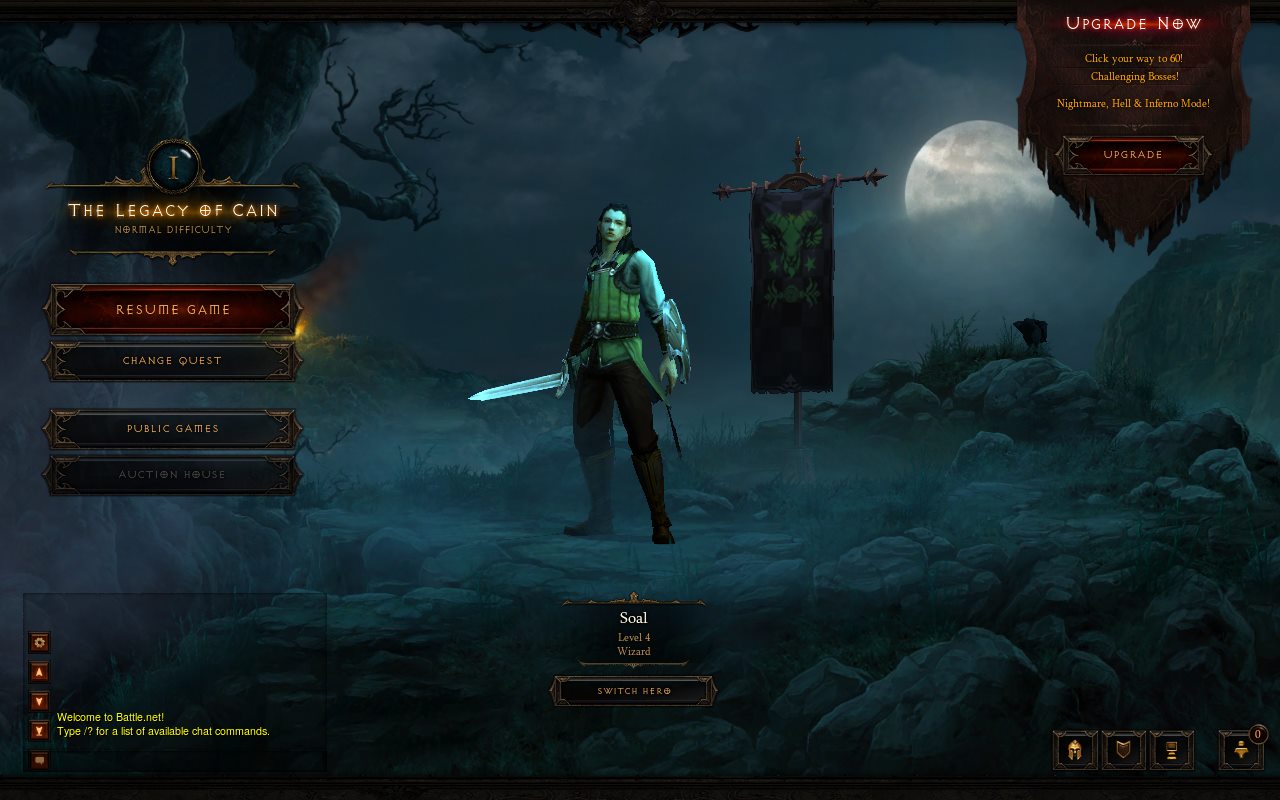Open the golden helmet profile icon
The width and height of the screenshot is (1280, 800).
click(x=1075, y=750)
